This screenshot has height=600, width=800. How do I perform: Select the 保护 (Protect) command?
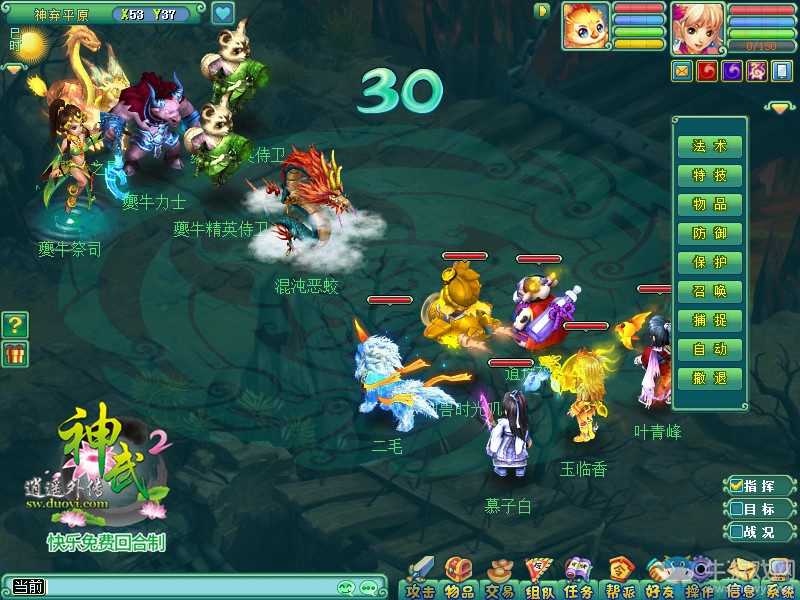point(710,262)
